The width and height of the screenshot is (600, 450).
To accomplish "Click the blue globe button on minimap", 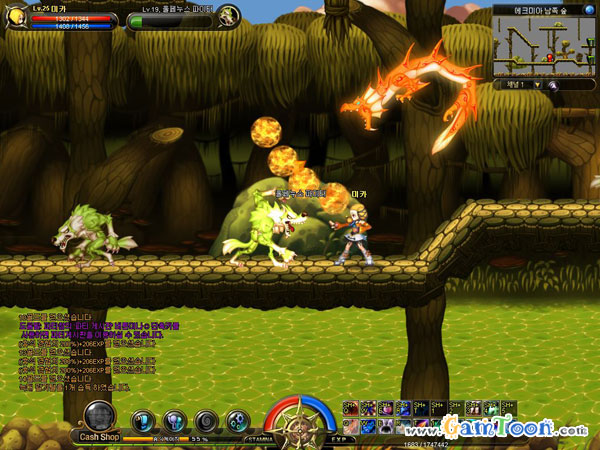I will coord(590,9).
